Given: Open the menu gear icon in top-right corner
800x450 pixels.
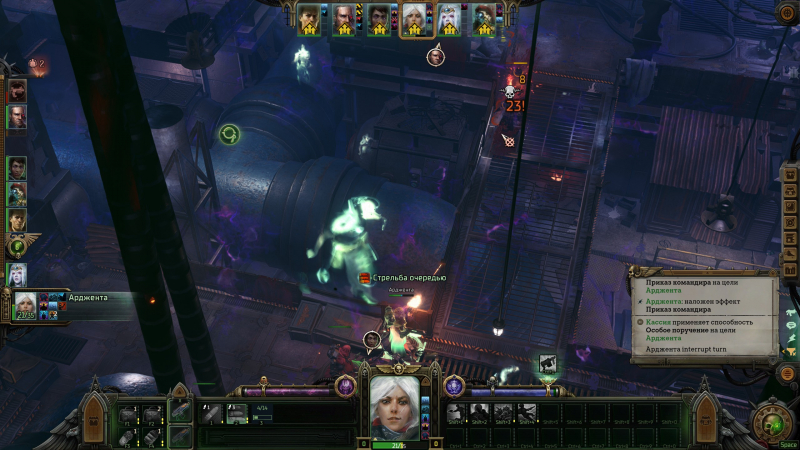Looking at the screenshot, I should 787,13.
